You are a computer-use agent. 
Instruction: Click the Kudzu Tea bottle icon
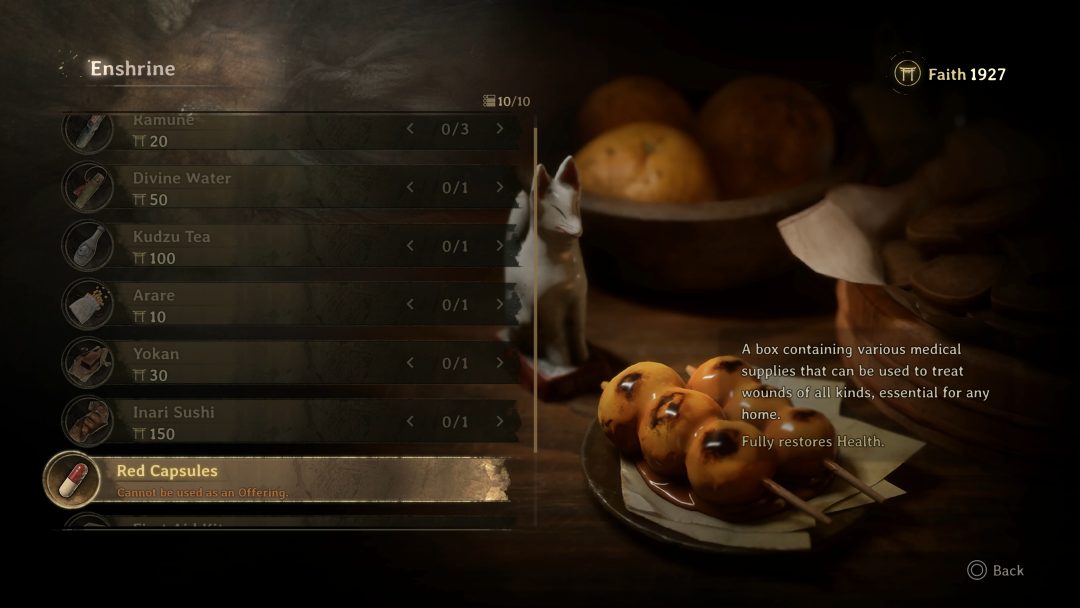click(88, 246)
